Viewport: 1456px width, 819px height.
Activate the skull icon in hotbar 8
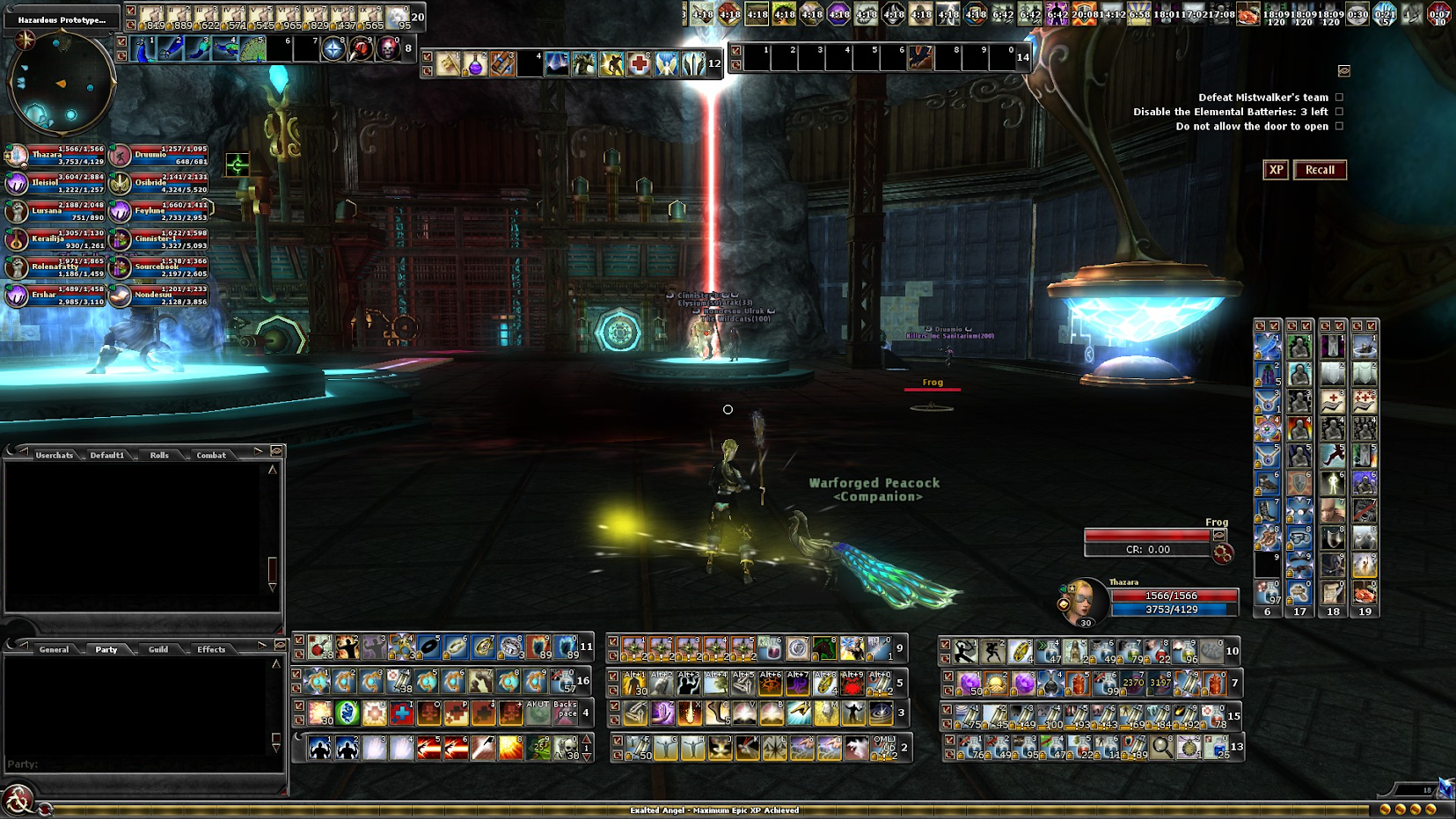(x=388, y=49)
